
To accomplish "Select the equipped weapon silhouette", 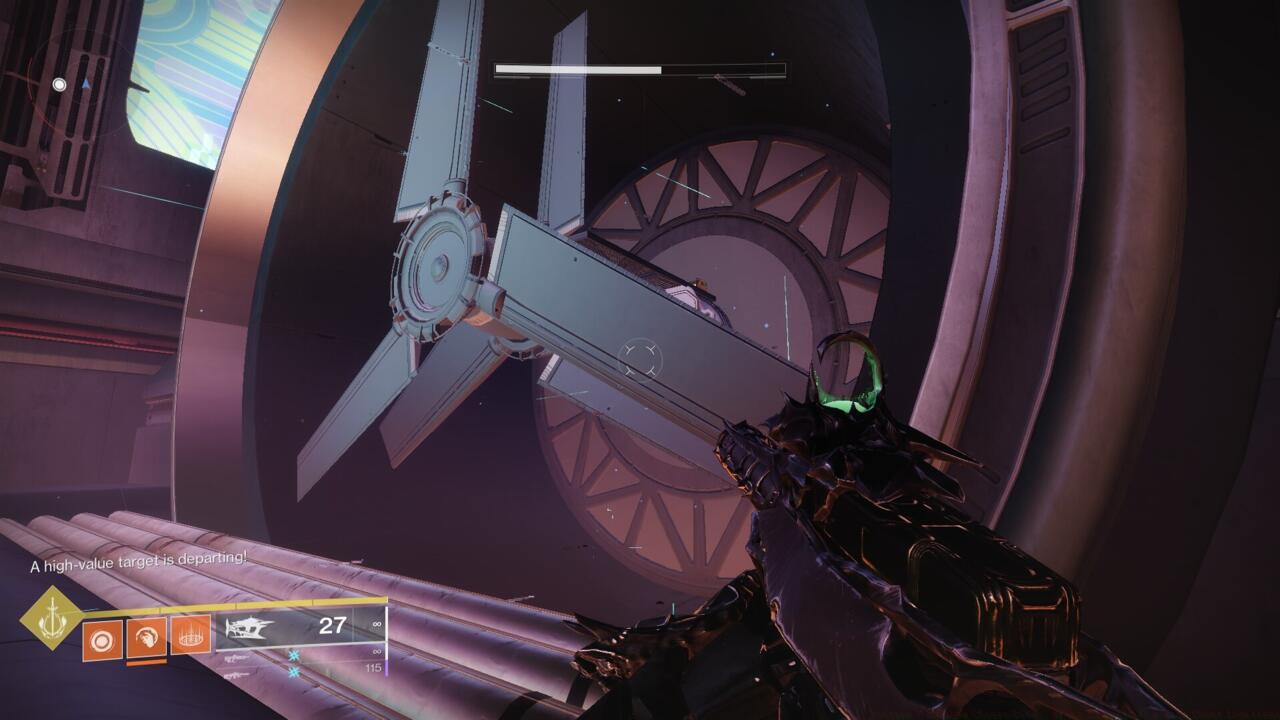I will click(x=248, y=629).
